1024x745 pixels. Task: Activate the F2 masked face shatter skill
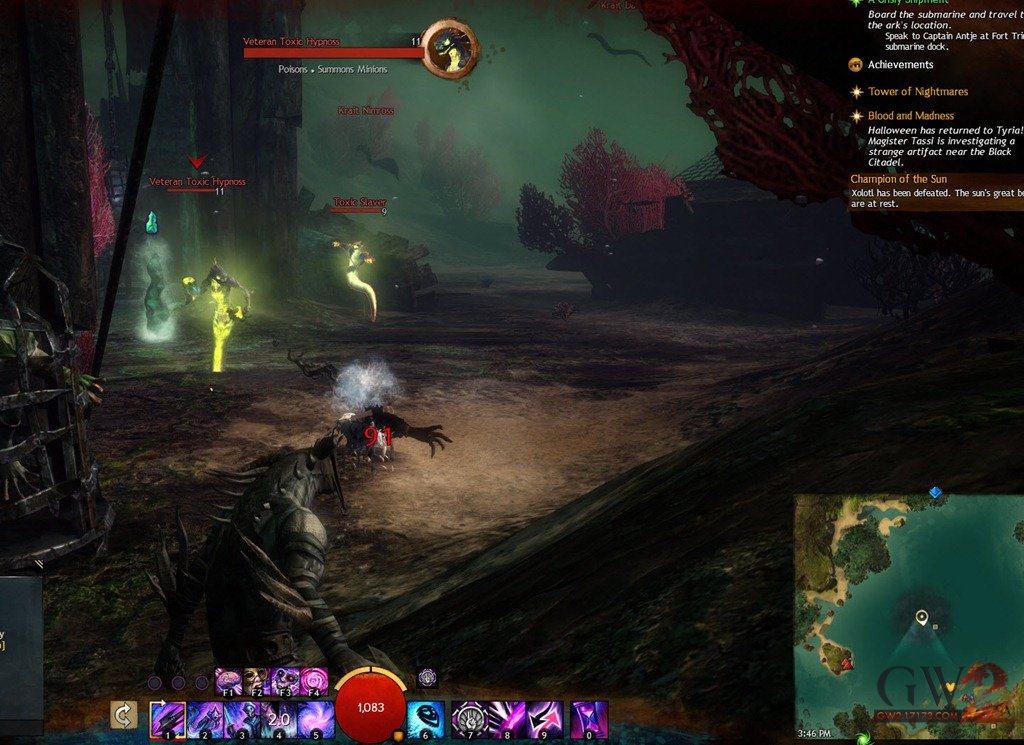point(257,681)
